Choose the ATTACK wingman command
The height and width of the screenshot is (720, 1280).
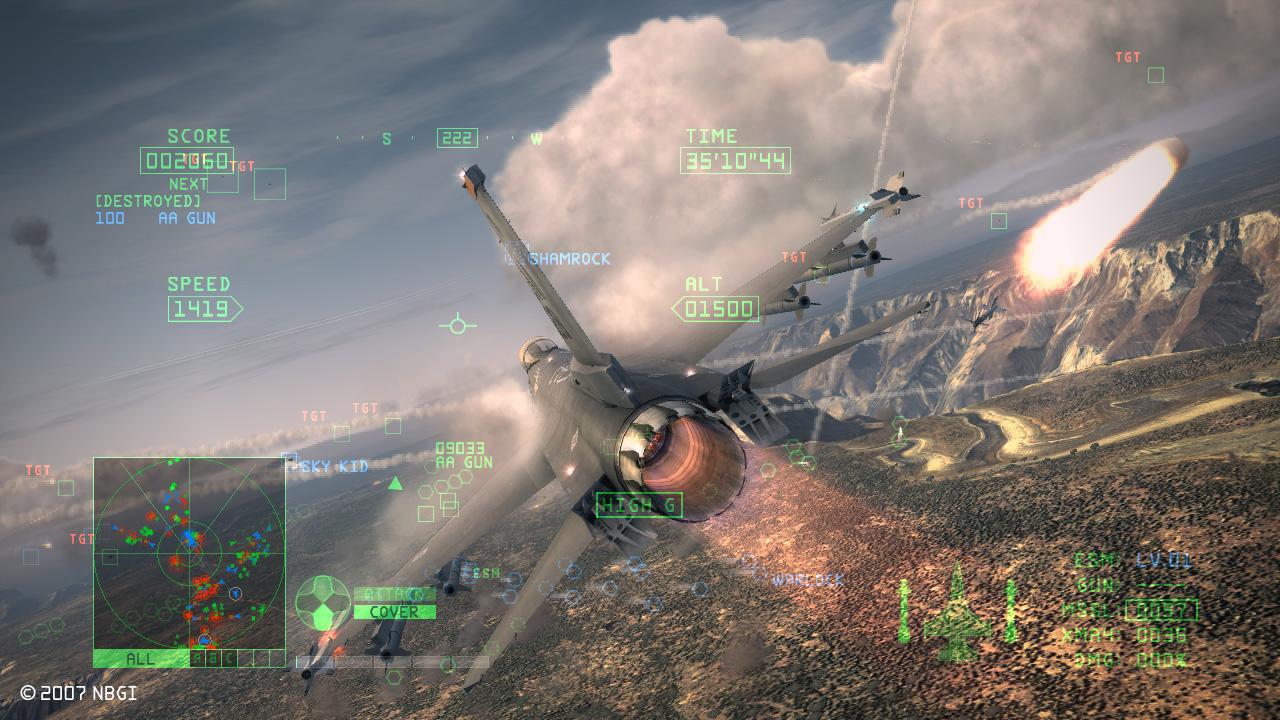pyautogui.click(x=394, y=594)
